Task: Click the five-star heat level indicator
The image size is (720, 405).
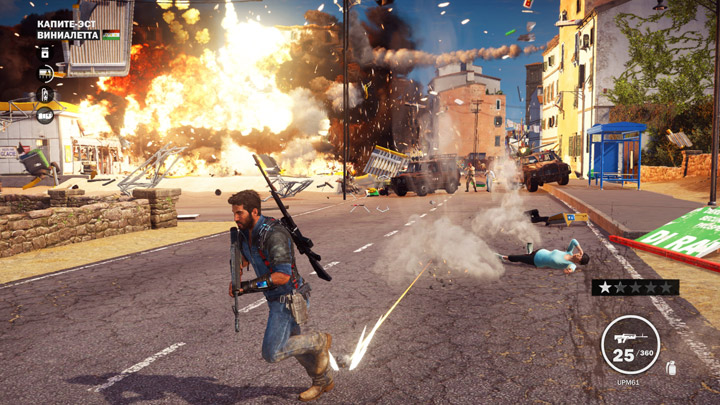Action: 635,288
